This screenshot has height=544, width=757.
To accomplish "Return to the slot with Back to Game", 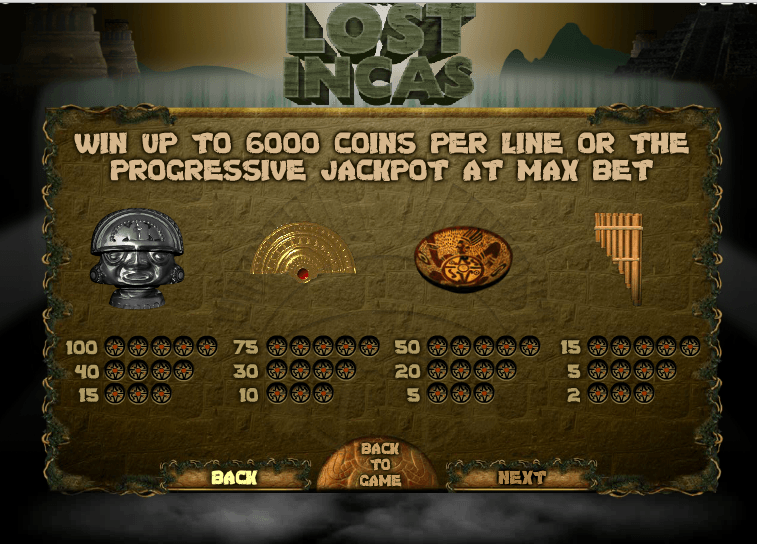I will click(x=380, y=465).
